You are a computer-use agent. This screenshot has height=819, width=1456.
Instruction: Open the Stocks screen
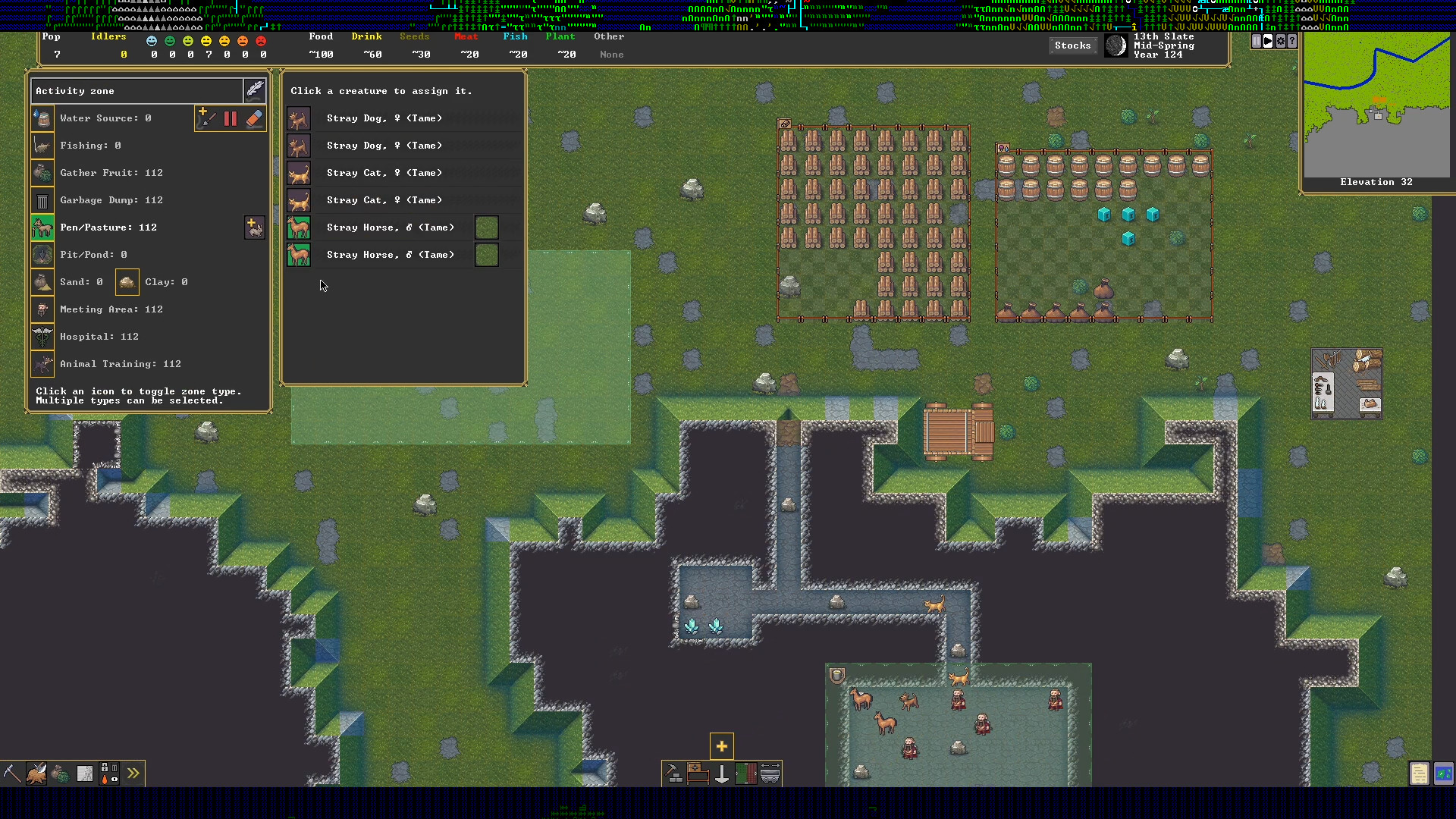coord(1072,45)
